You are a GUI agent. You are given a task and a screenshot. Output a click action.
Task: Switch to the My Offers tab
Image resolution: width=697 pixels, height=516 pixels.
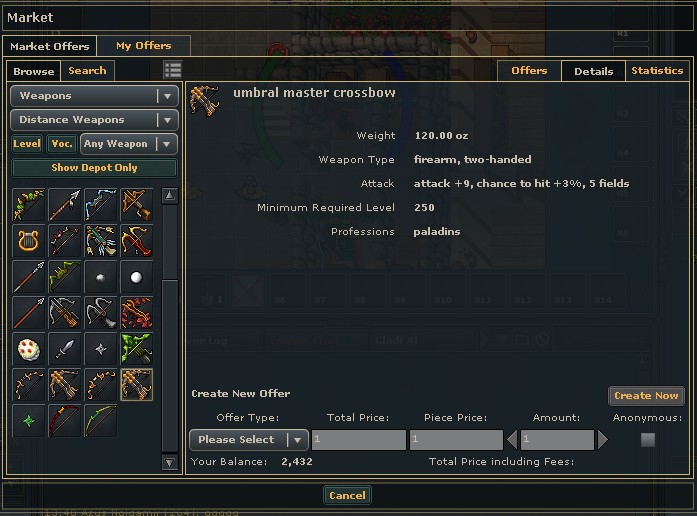coord(143,46)
